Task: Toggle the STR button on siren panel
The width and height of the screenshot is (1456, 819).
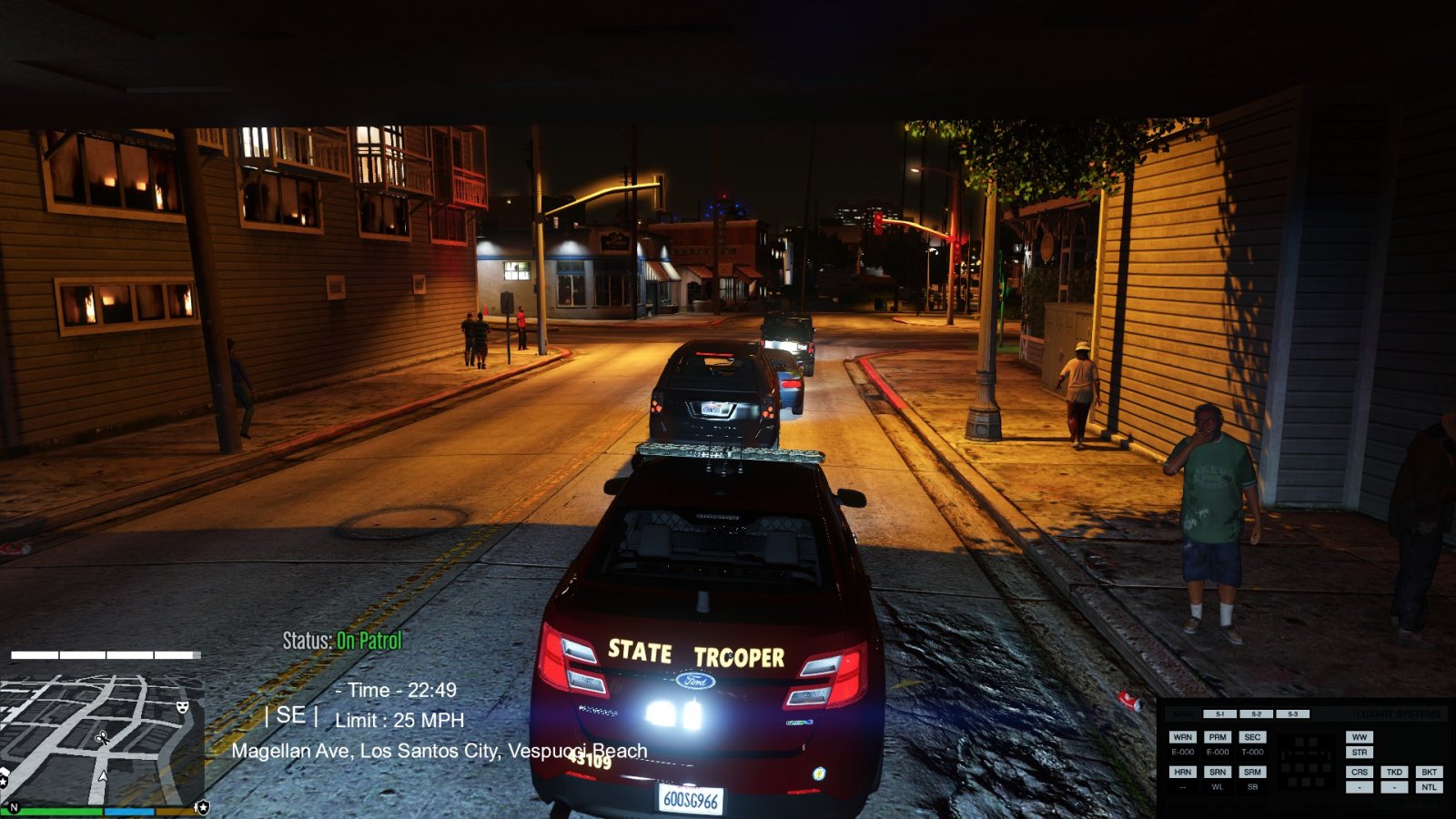Action: [1360, 753]
